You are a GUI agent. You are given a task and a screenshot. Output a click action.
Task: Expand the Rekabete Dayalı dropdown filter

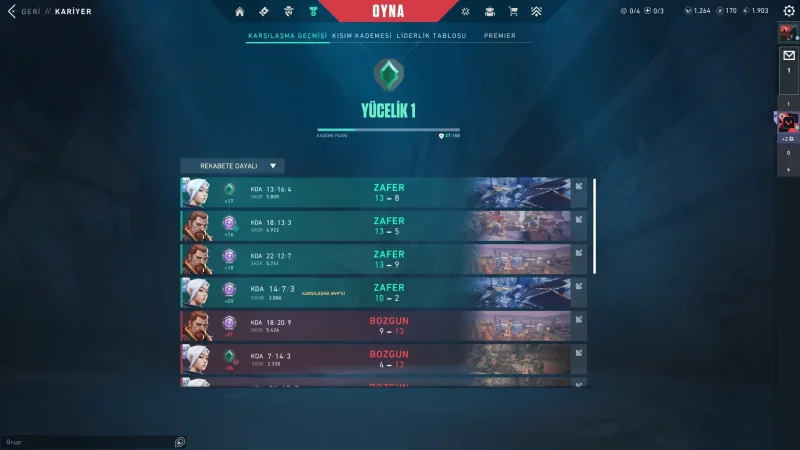(x=232, y=166)
